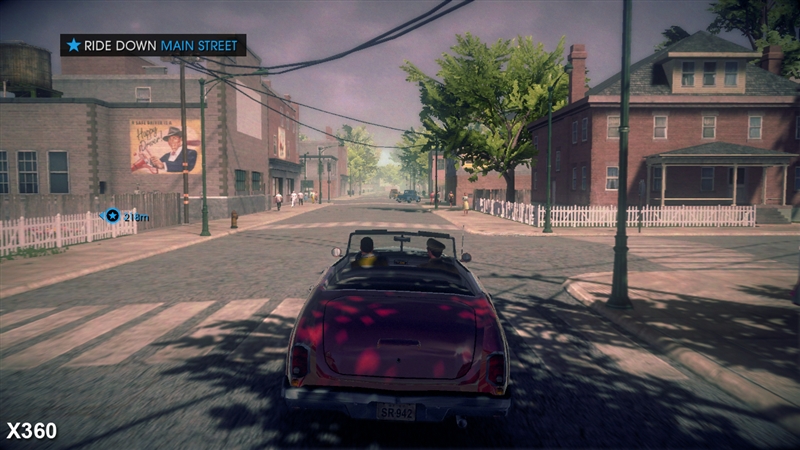Image resolution: width=800 pixels, height=450 pixels.
Task: Select the Ride Down Main Street objective
Action: pos(152,45)
